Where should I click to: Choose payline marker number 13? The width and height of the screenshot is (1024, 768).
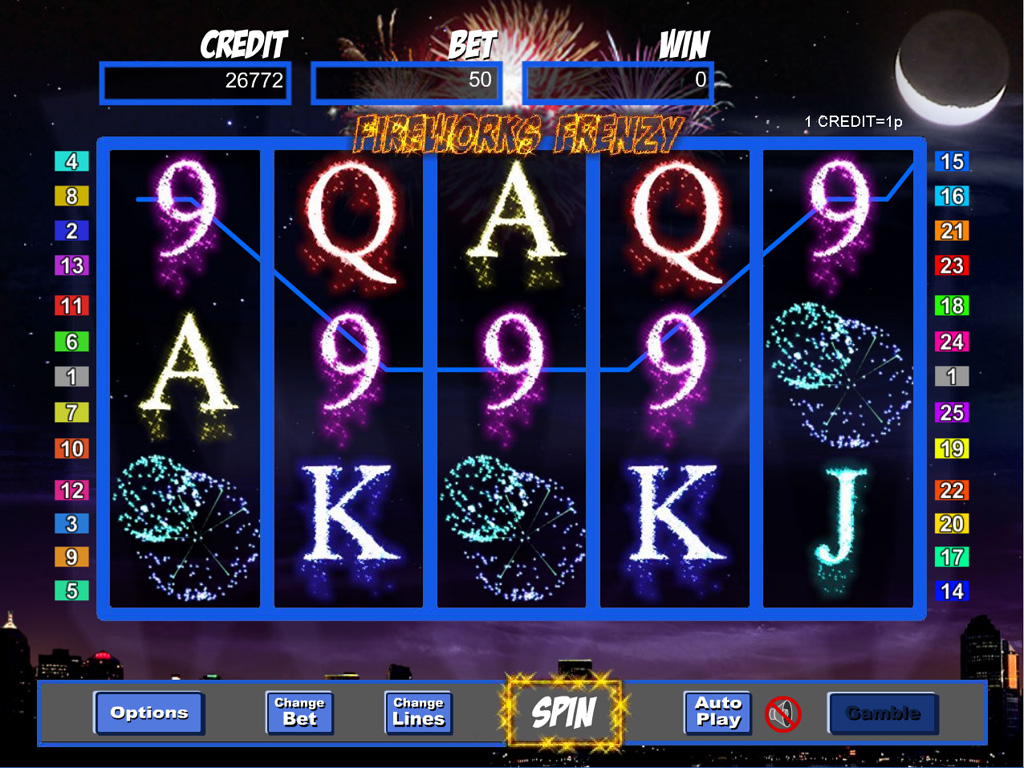(x=71, y=266)
